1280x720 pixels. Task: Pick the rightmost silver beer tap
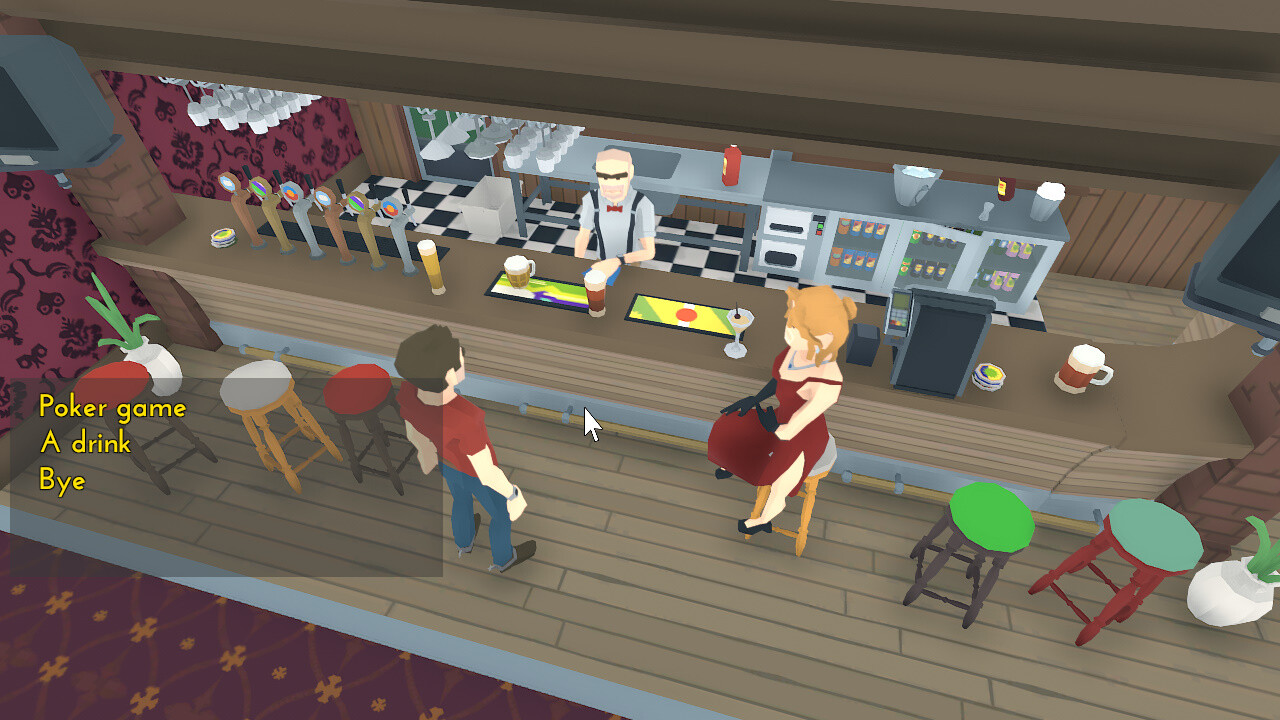(x=390, y=210)
